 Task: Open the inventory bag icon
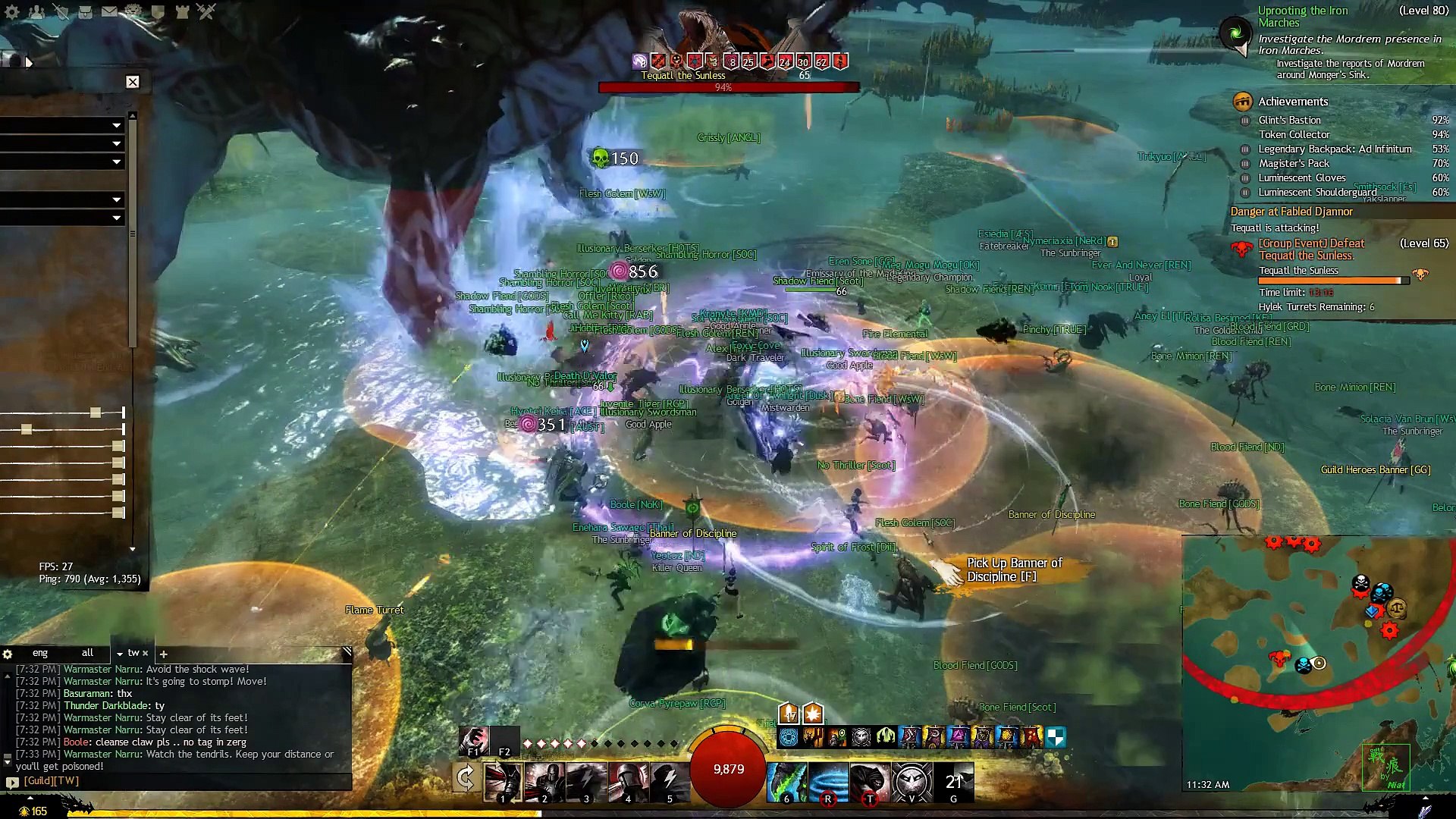(x=85, y=11)
